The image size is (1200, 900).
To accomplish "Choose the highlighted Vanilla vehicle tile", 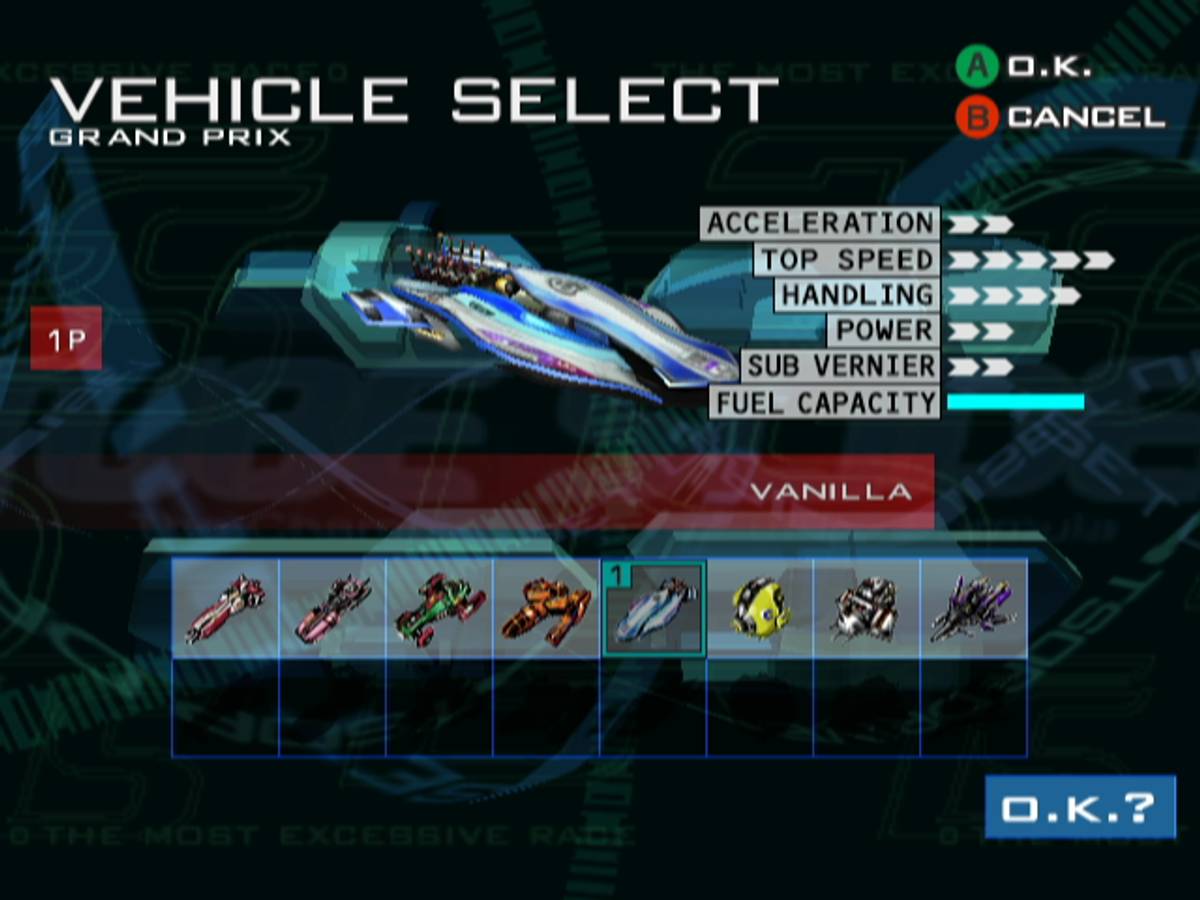I will (x=653, y=608).
